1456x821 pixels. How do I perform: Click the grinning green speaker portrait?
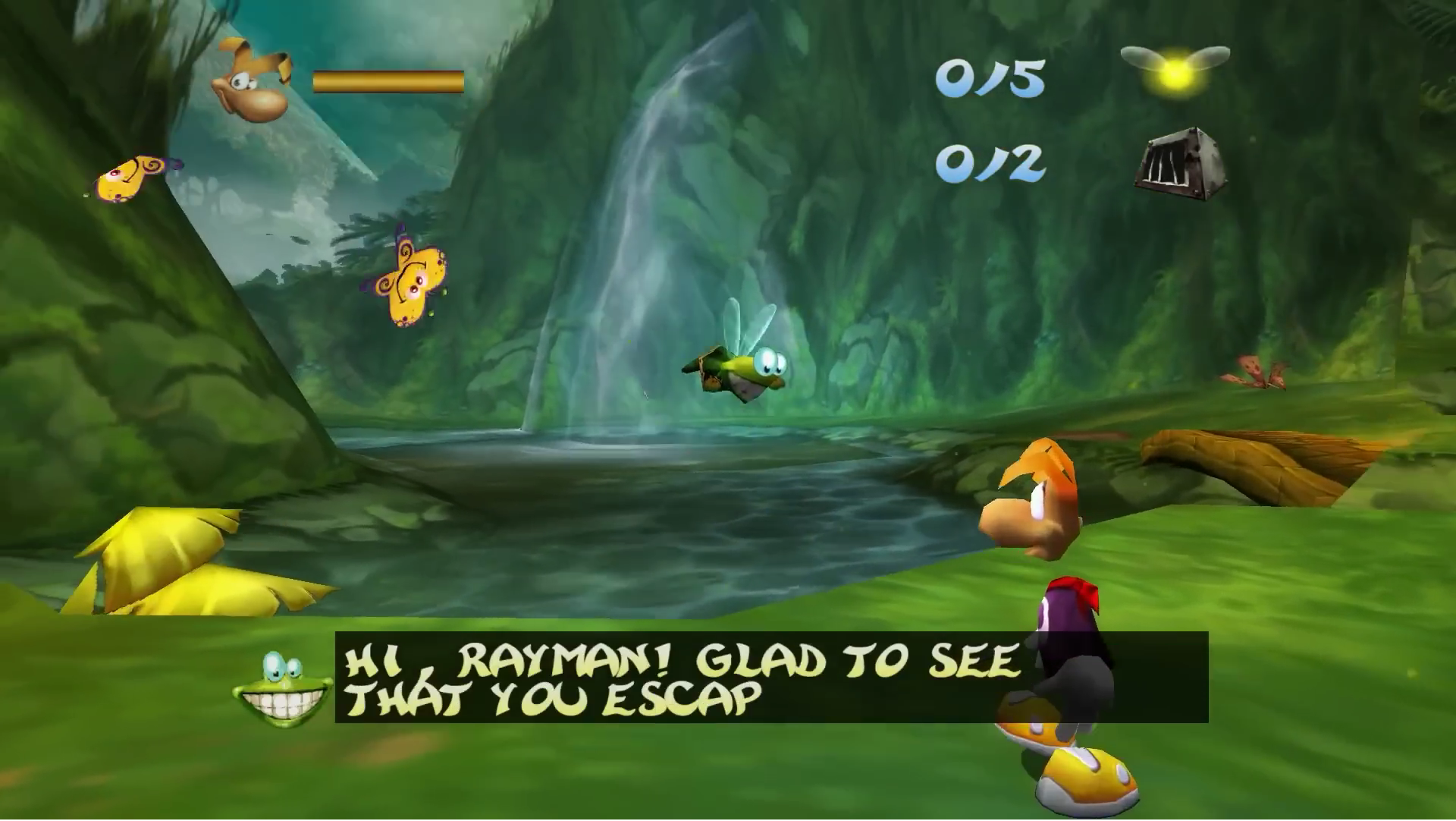[282, 690]
